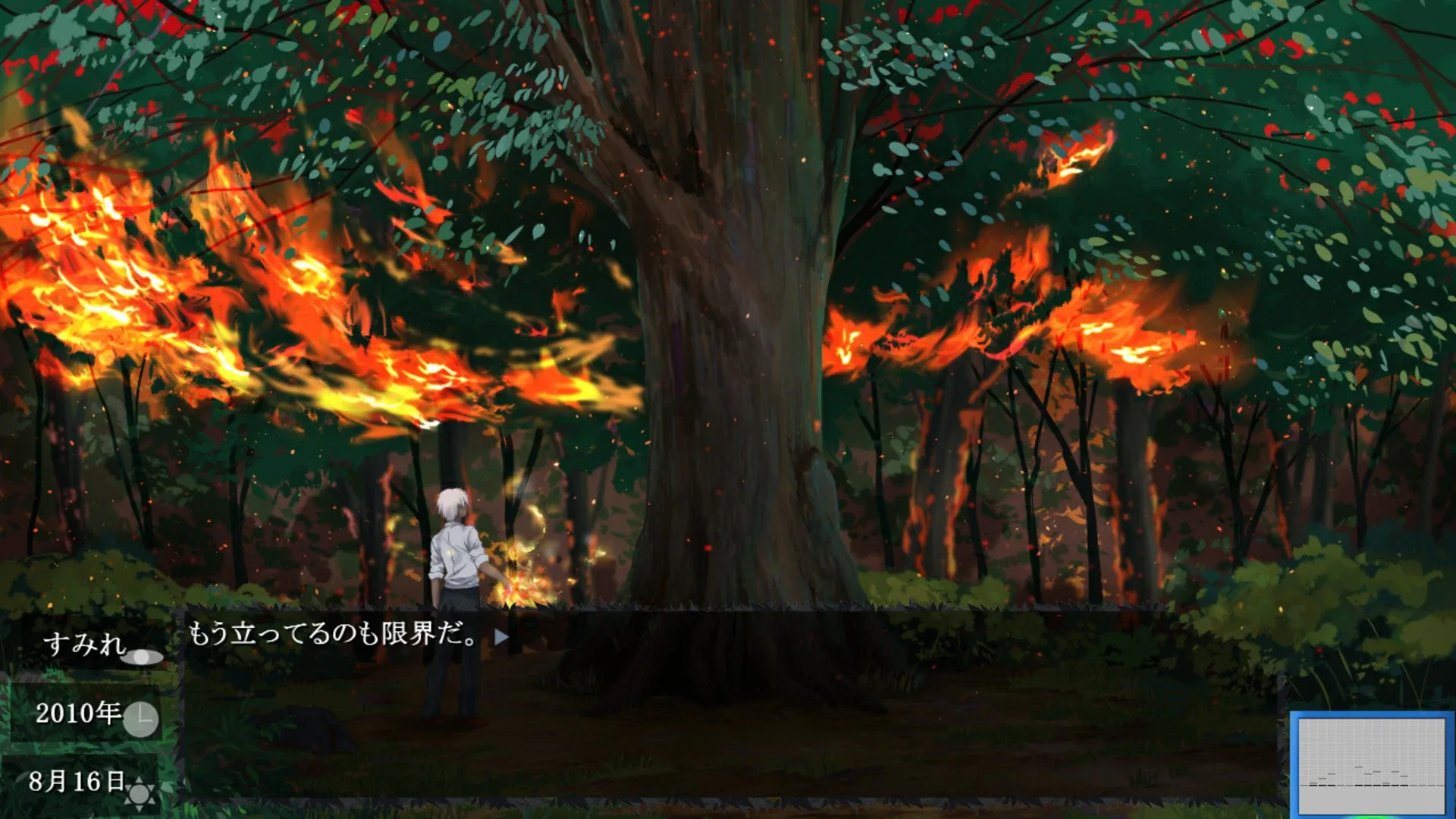
Task: Click the highest note in the piano-roll grid
Action: [x=1359, y=767]
